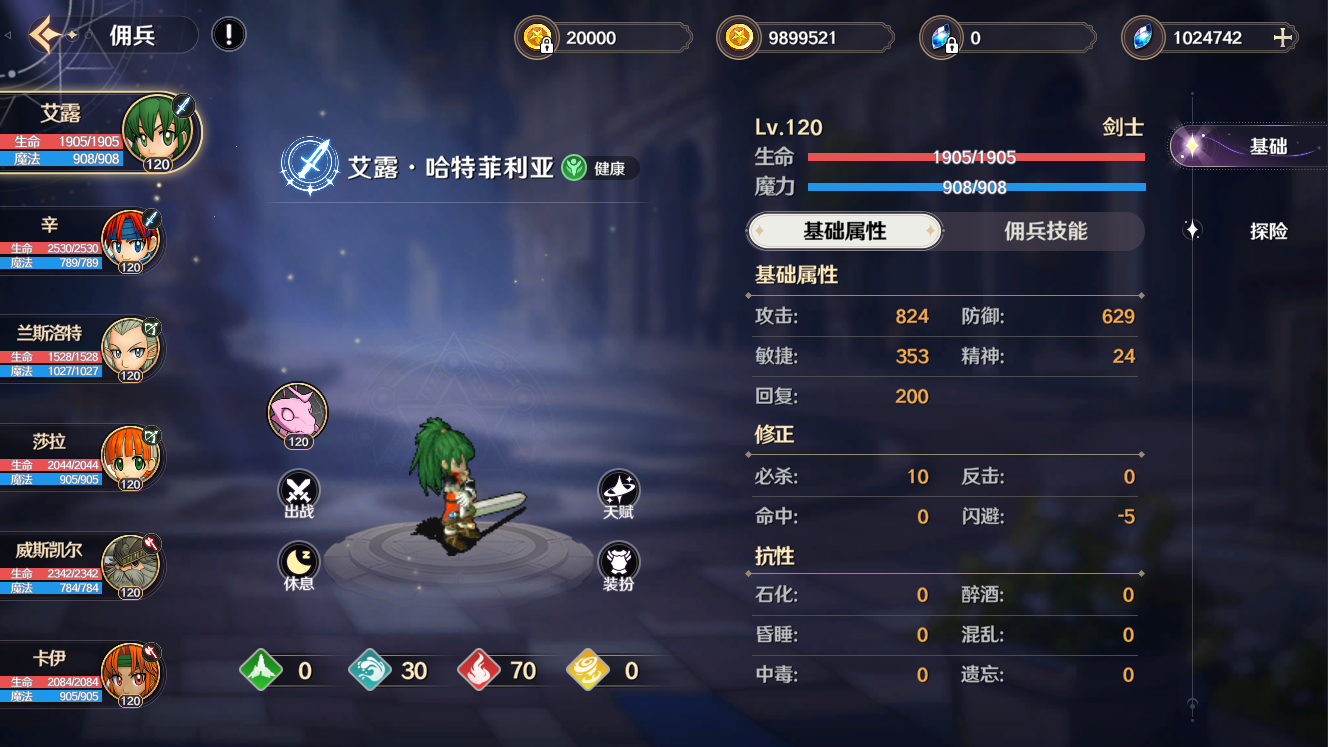
Task: Activate the 出战 crossed-swords button
Action: coord(298,492)
